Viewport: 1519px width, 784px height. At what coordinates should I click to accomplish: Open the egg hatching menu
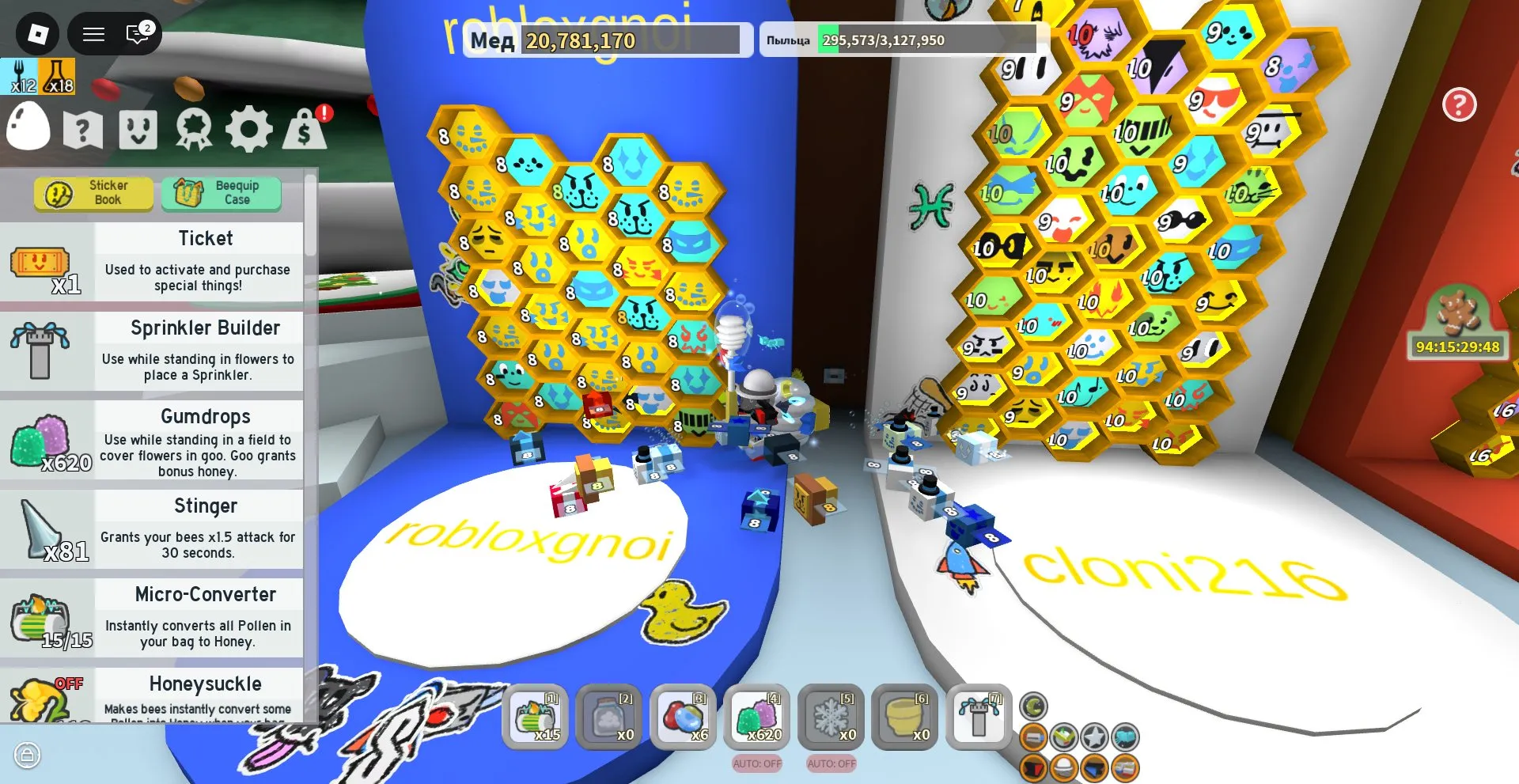coord(28,128)
